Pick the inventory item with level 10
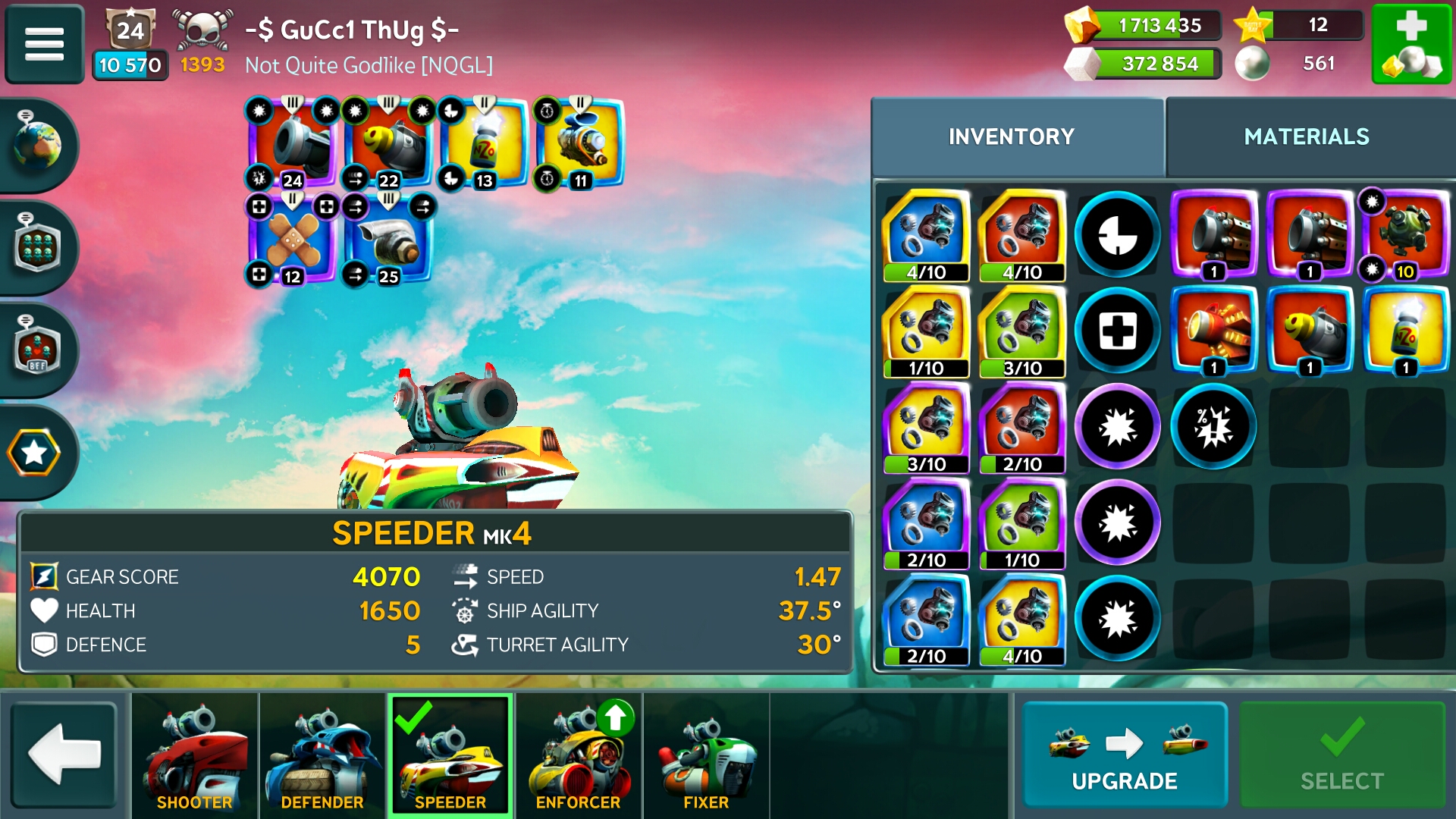The width and height of the screenshot is (1456, 819). (1405, 234)
